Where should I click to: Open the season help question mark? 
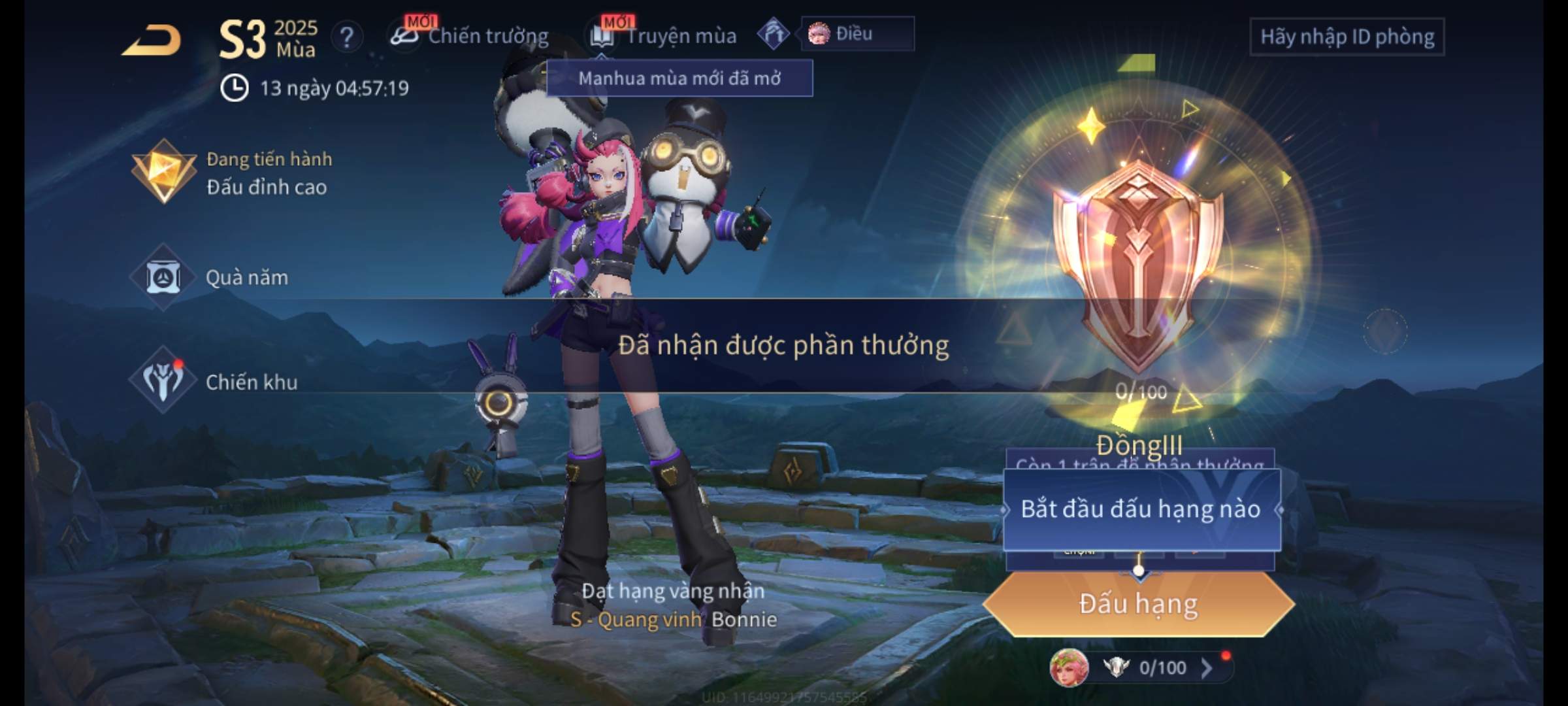346,37
